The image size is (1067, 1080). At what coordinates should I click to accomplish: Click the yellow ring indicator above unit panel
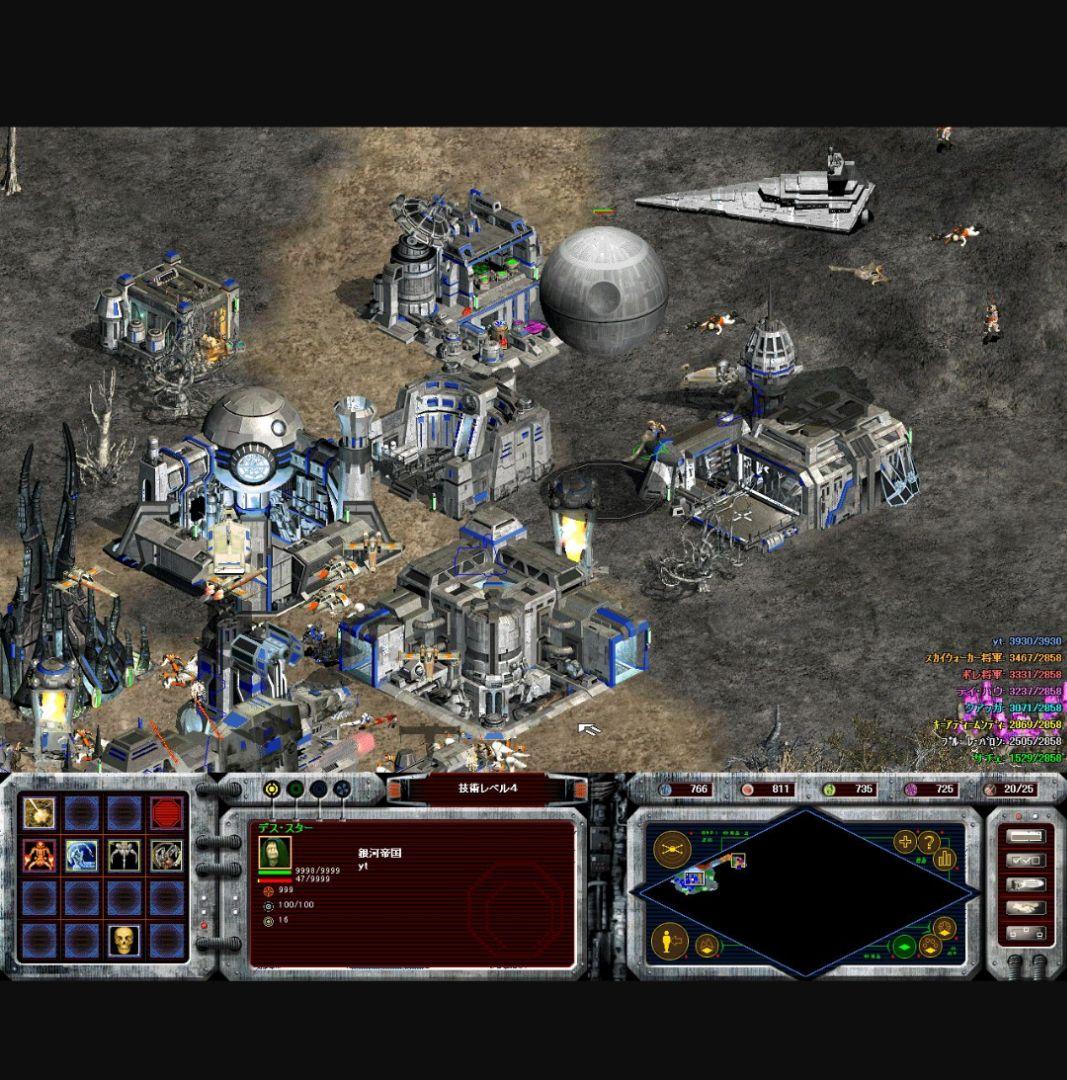272,789
